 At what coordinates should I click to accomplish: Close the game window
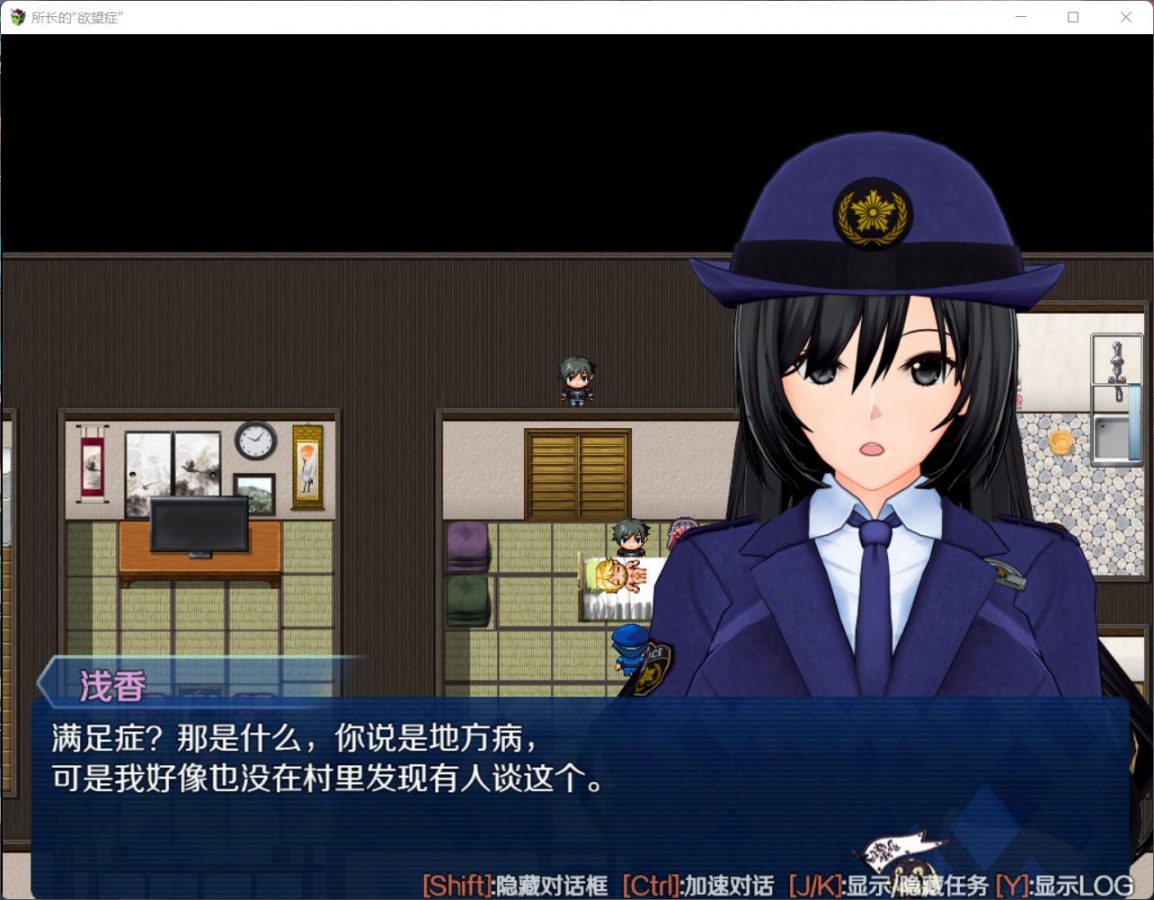pyautogui.click(x=1125, y=17)
